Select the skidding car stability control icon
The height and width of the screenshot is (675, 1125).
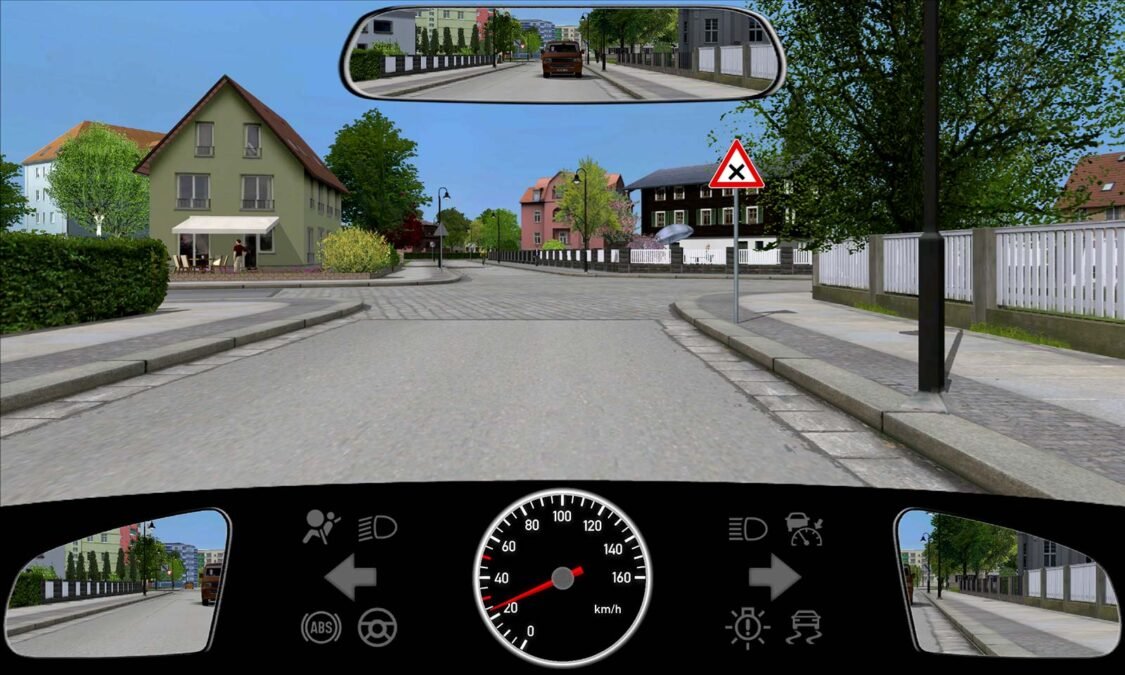coord(803,627)
